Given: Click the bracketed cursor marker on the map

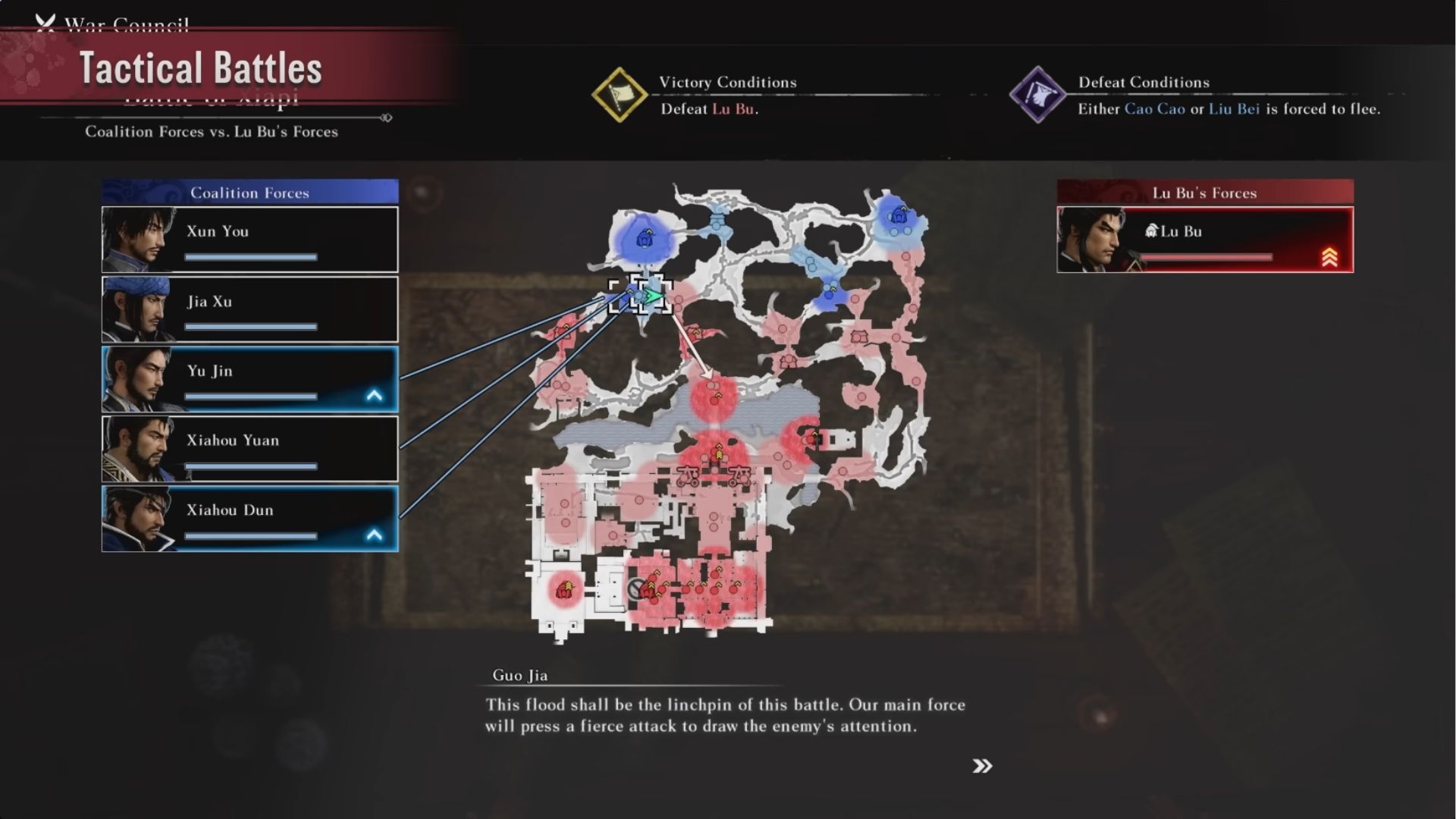Looking at the screenshot, I should point(650,295).
